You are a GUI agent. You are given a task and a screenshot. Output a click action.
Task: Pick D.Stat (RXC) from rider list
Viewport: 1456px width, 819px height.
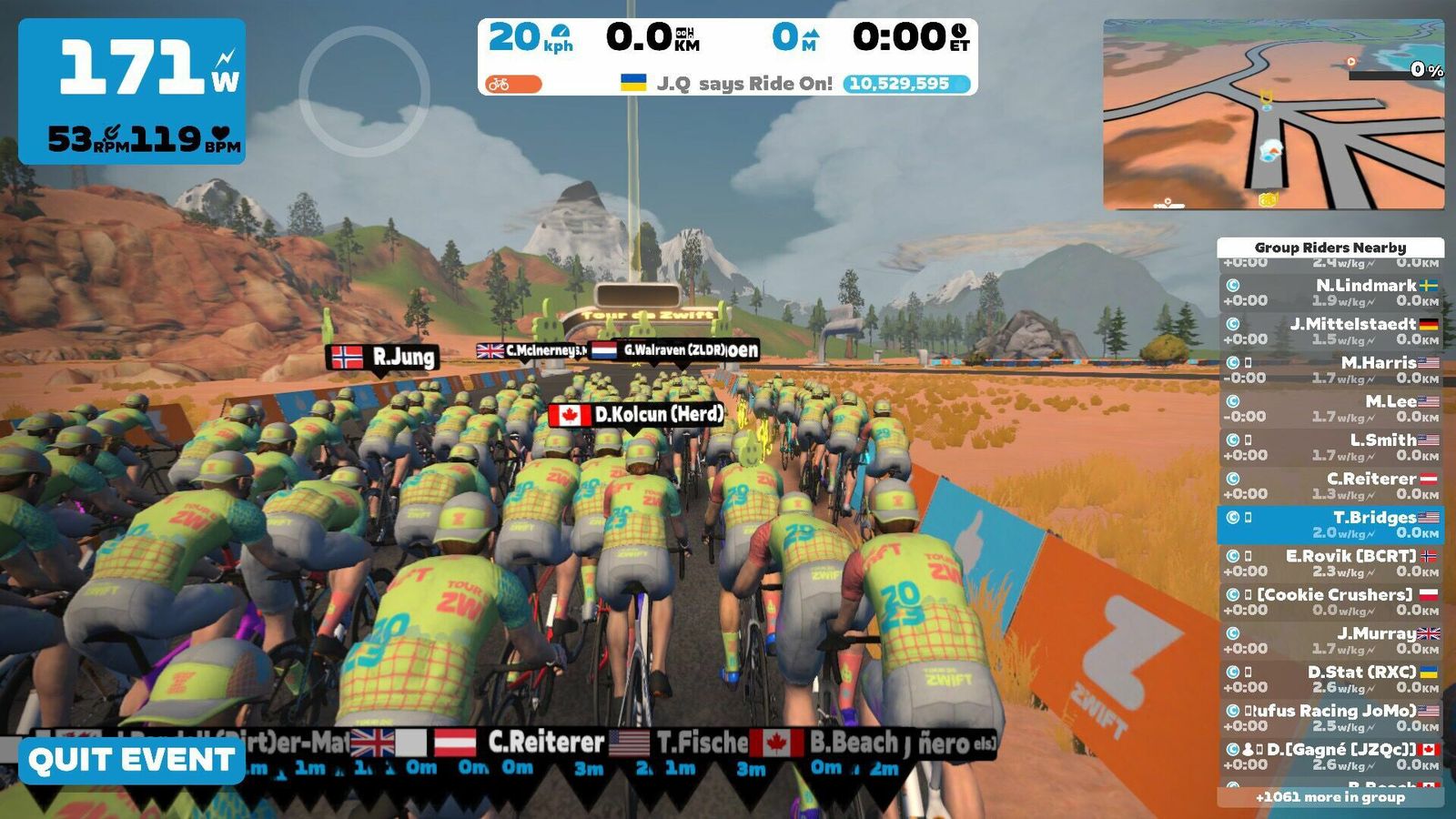pos(1330,679)
